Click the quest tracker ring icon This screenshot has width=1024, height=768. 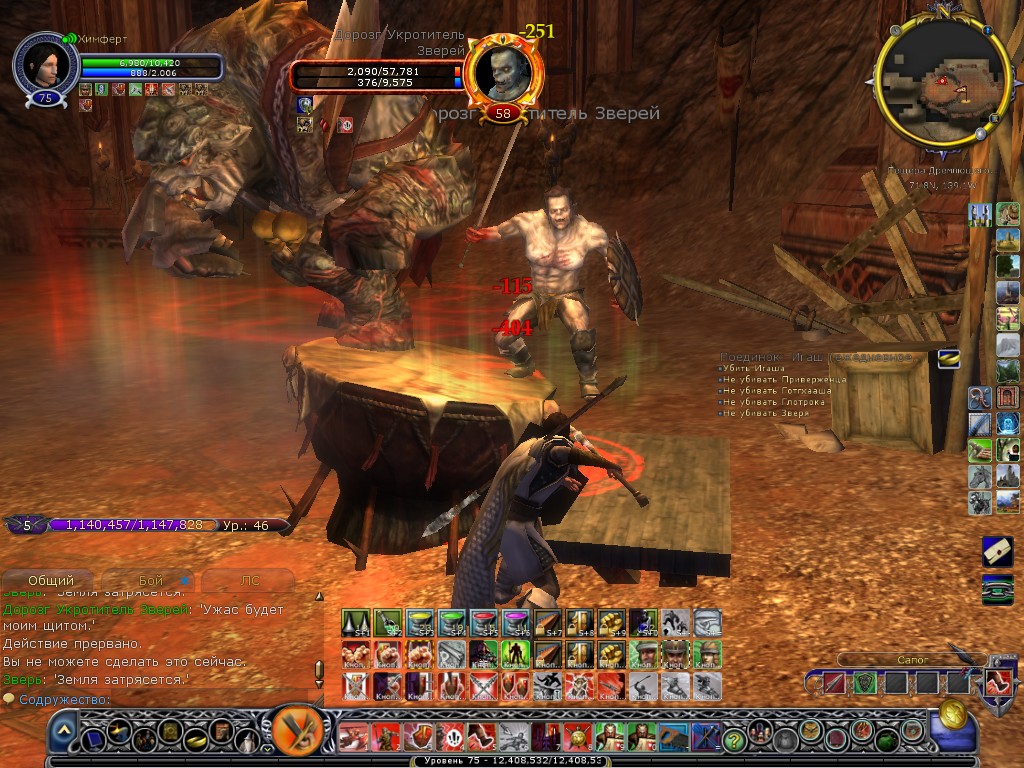tap(947, 358)
